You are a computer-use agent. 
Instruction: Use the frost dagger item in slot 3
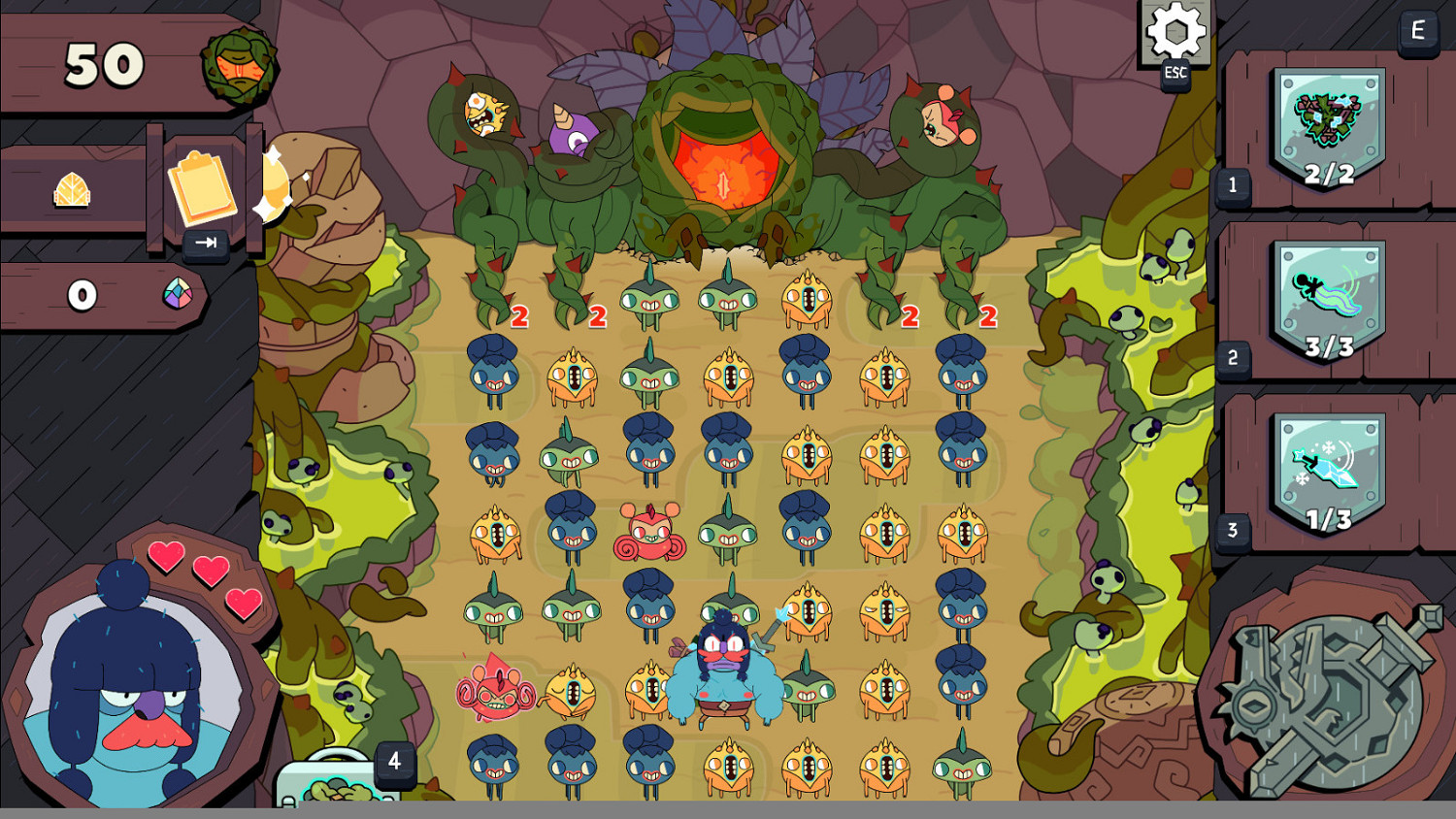tap(1326, 466)
